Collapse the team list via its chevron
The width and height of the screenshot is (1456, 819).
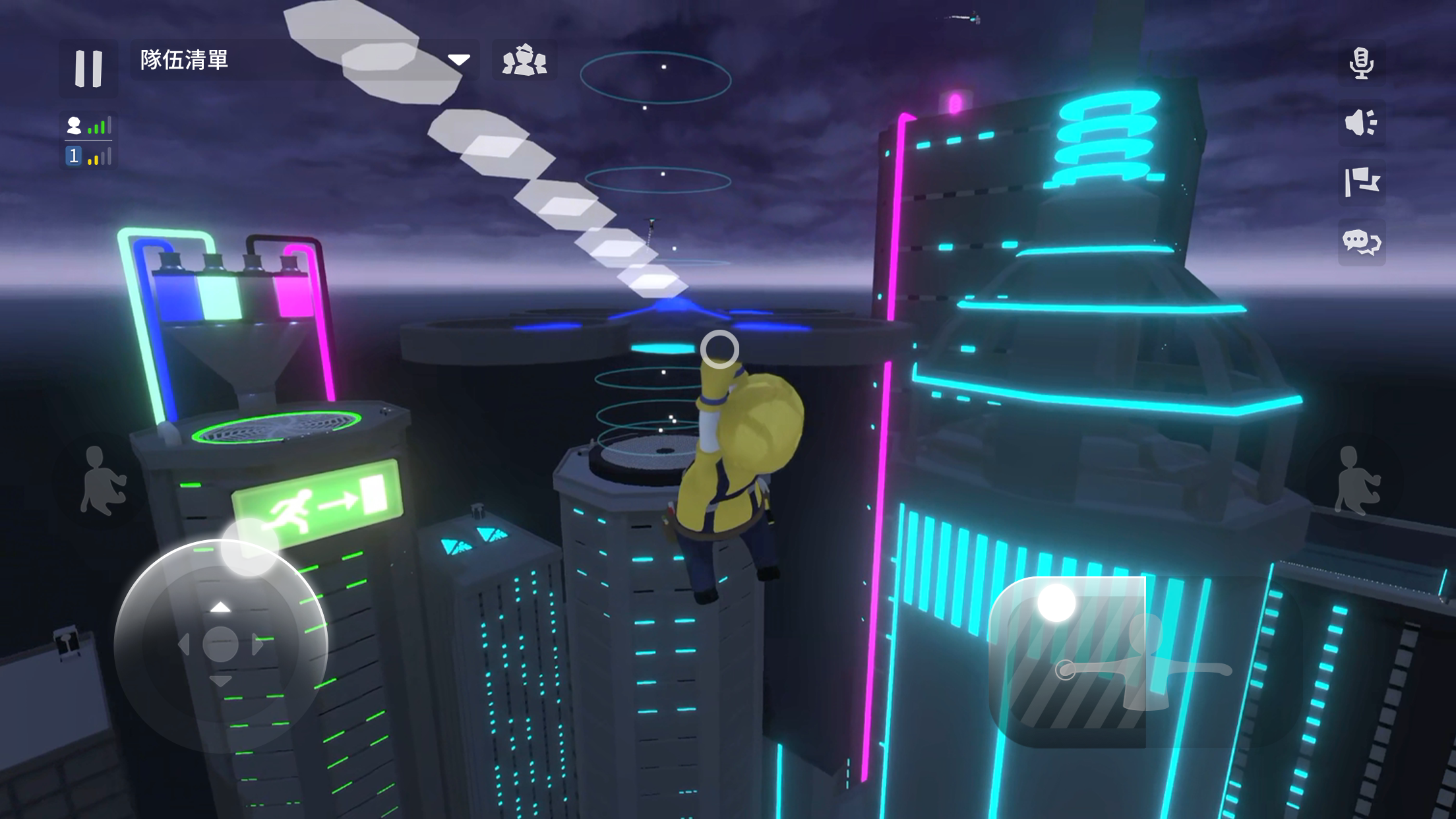pyautogui.click(x=460, y=60)
